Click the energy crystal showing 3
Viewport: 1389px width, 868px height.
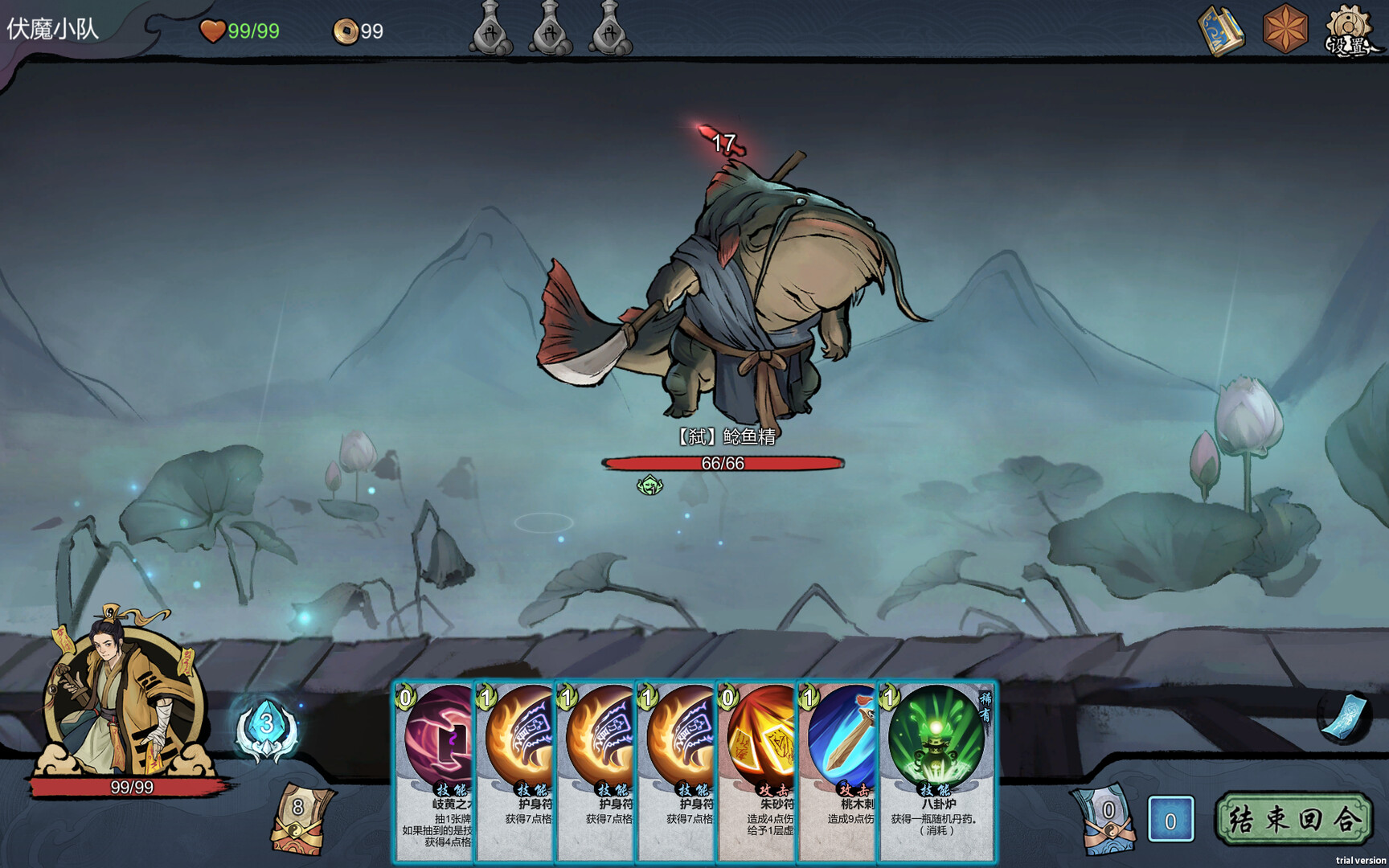pos(267,727)
